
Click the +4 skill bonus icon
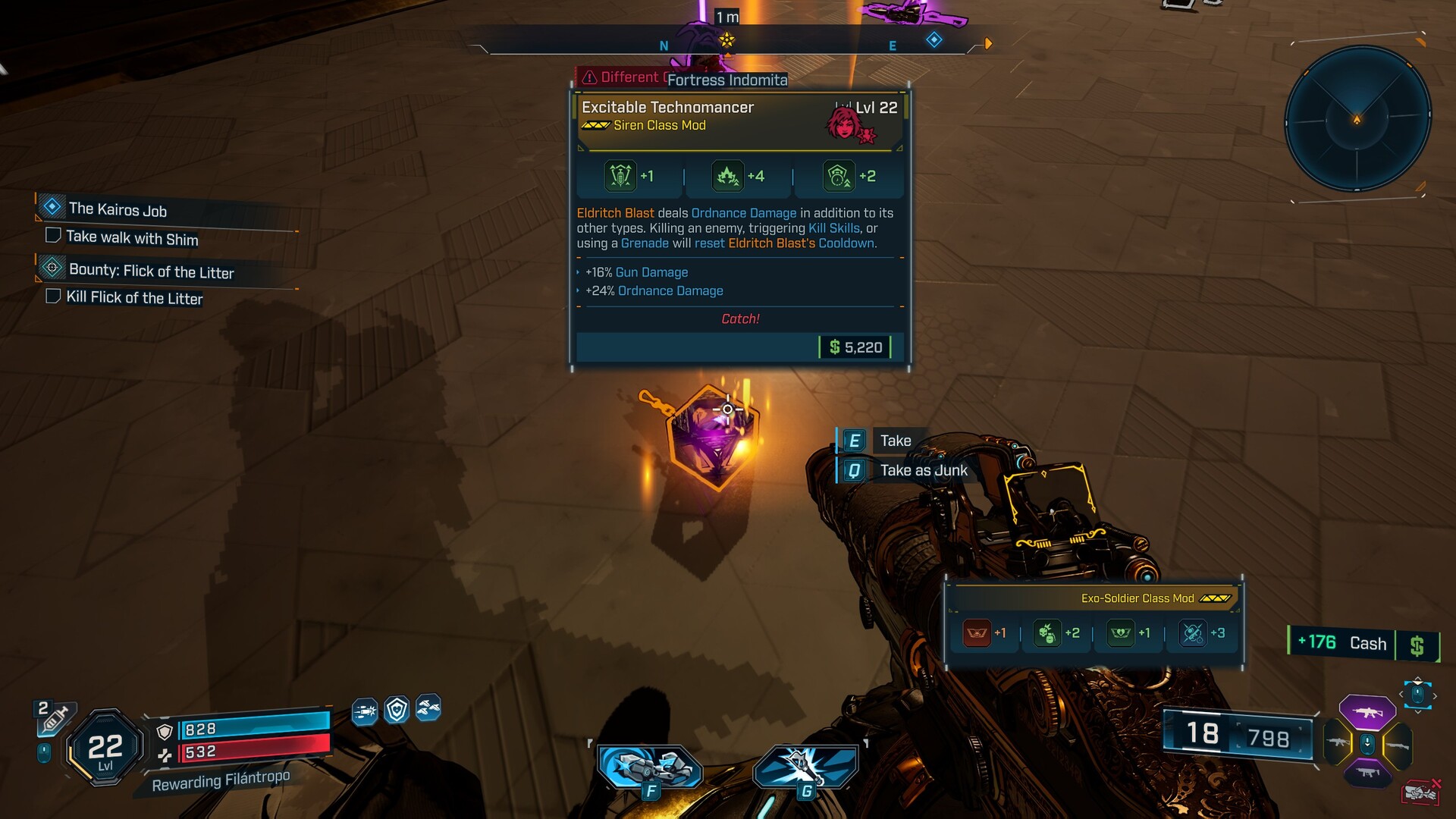[728, 176]
